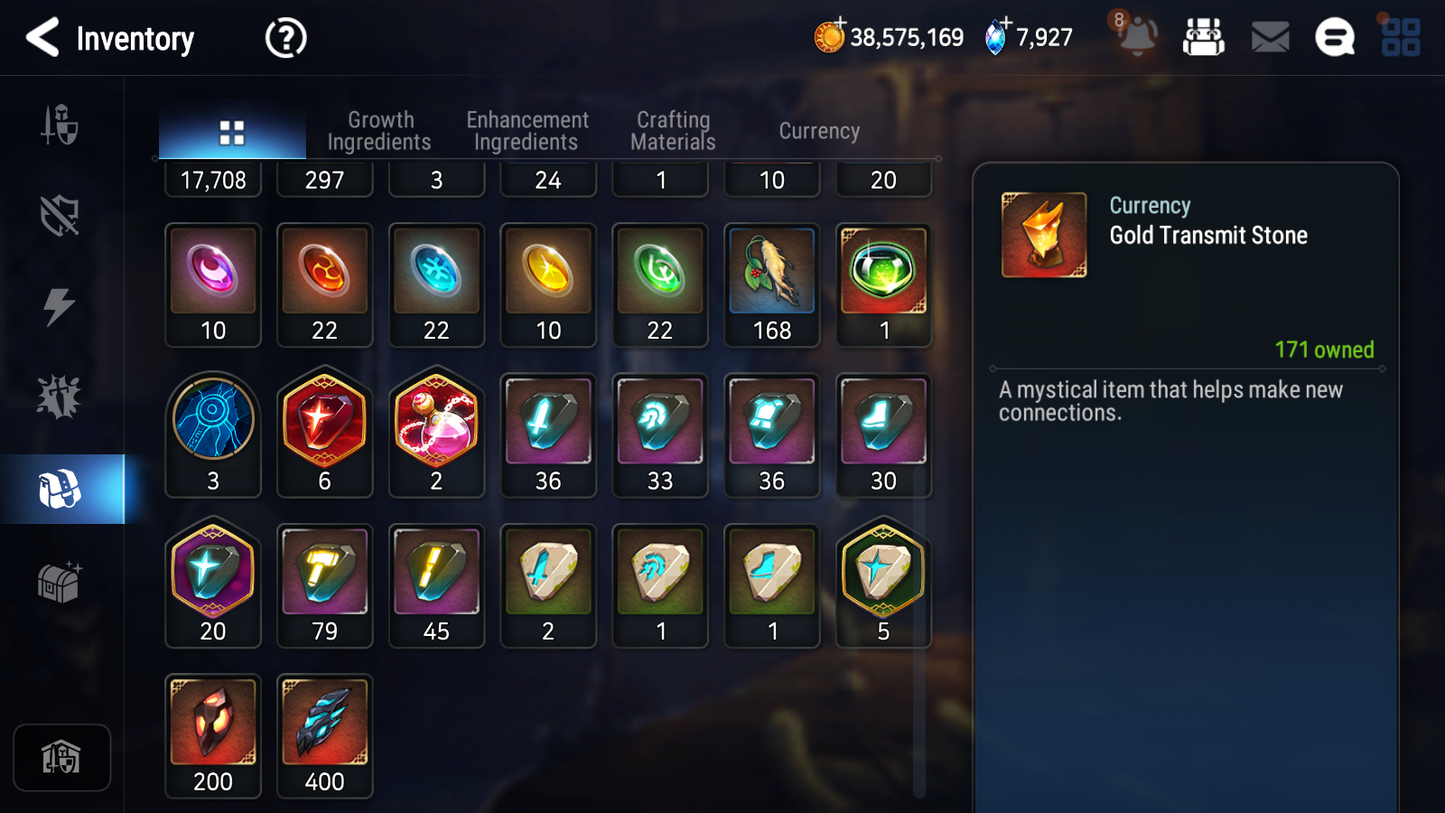Open the mail envelope icon

(1270, 38)
